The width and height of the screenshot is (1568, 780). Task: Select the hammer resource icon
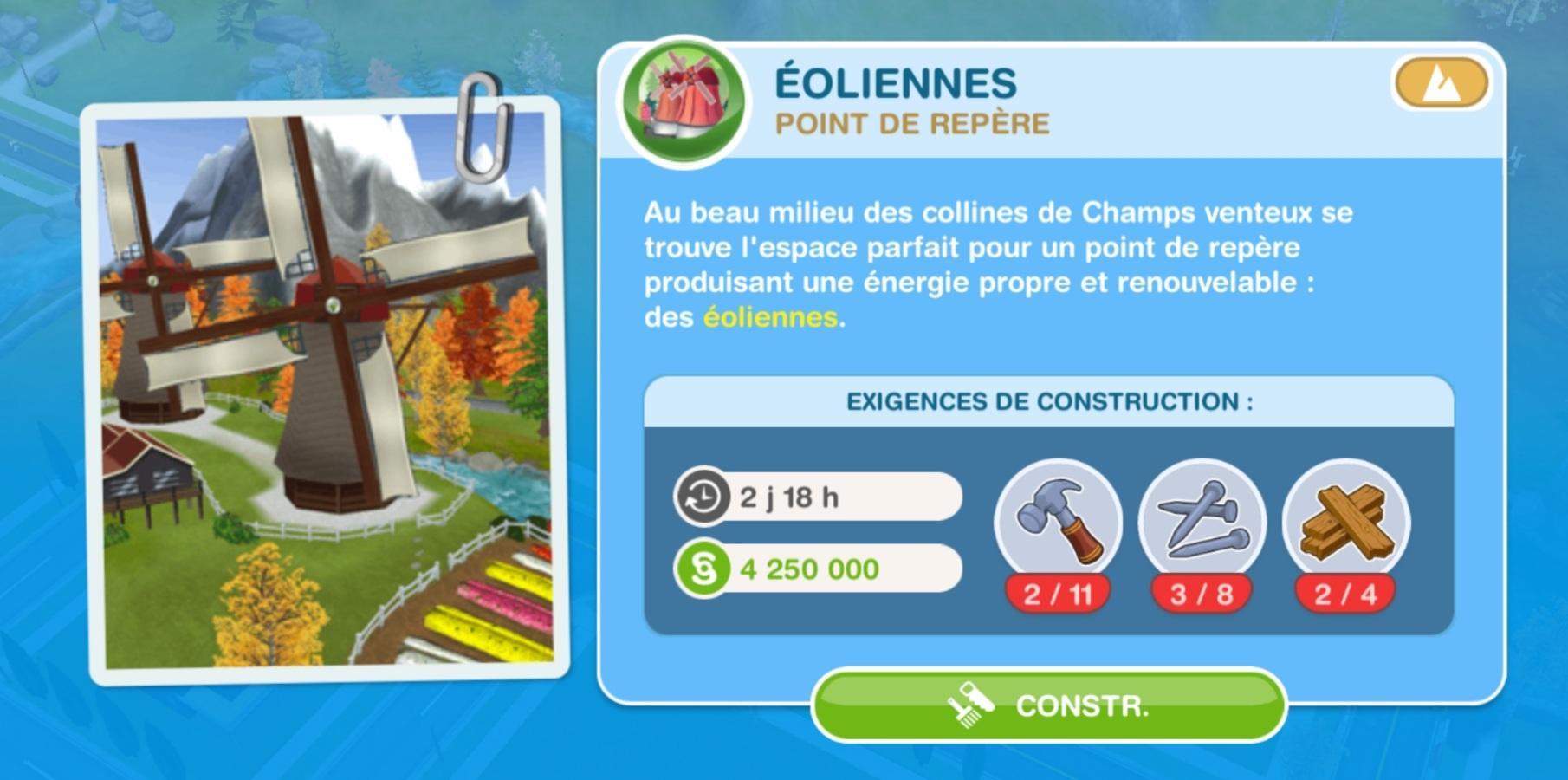tap(1058, 522)
